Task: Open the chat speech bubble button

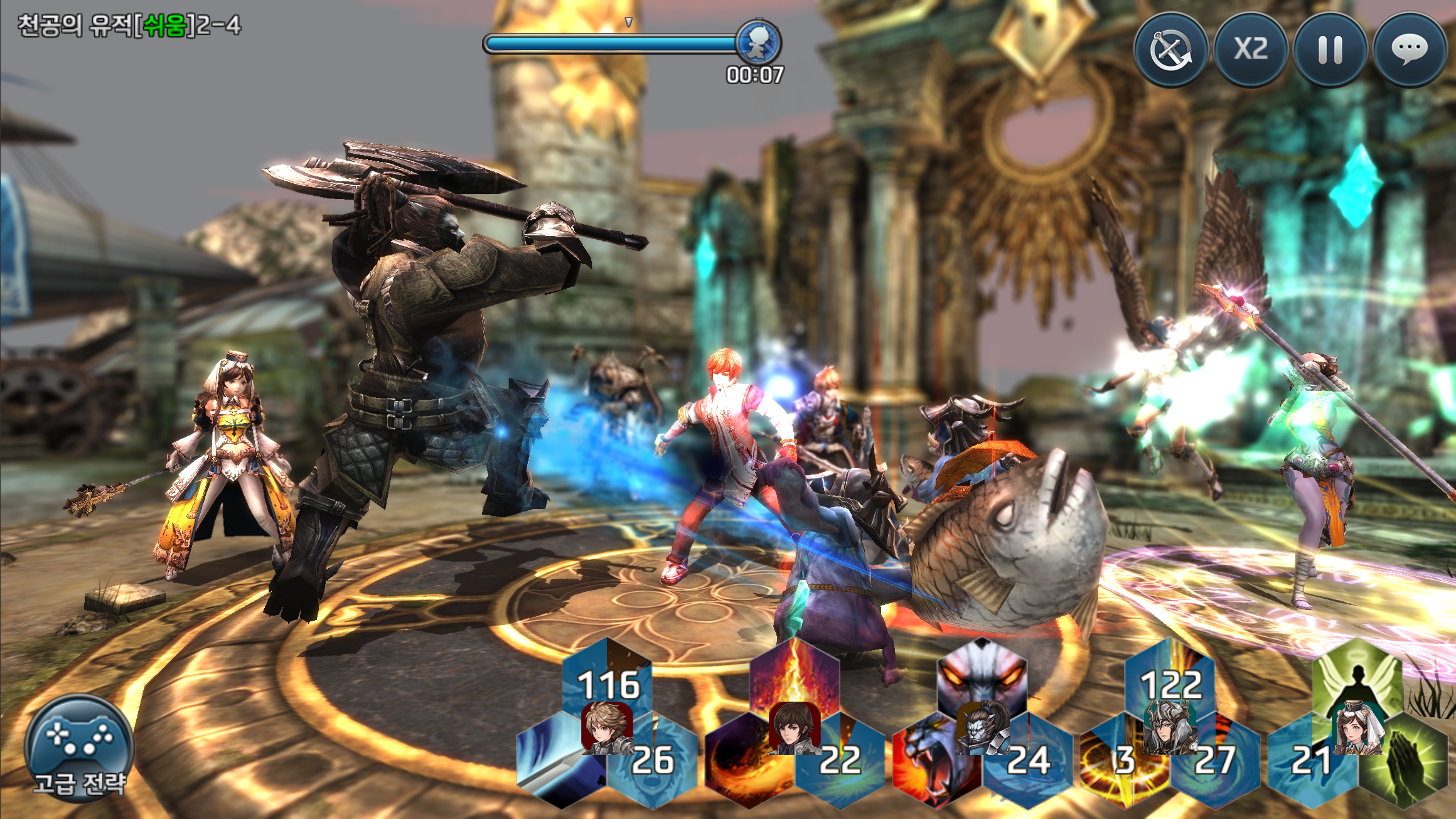Action: pos(1410,50)
